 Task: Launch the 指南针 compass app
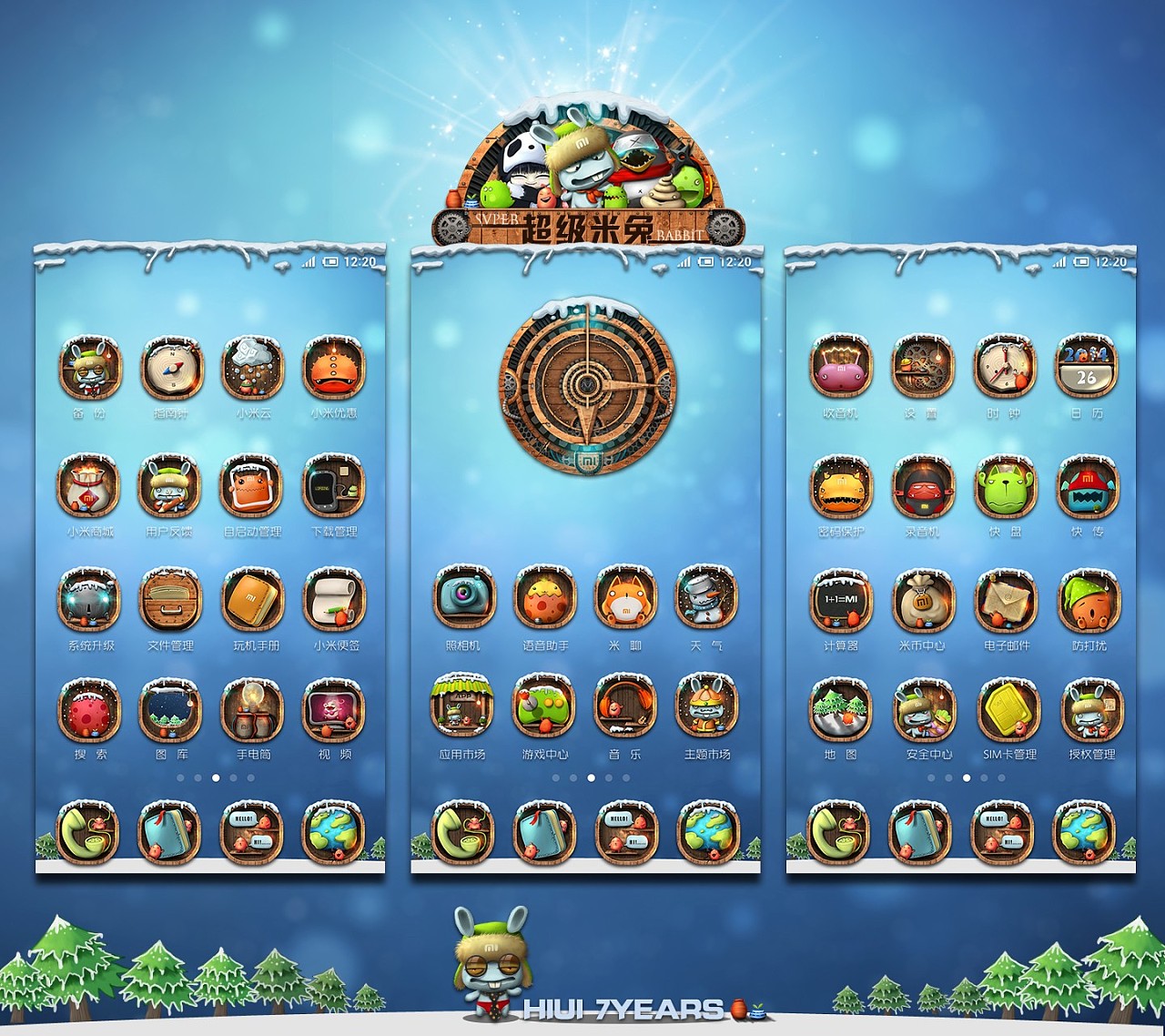pyautogui.click(x=170, y=368)
